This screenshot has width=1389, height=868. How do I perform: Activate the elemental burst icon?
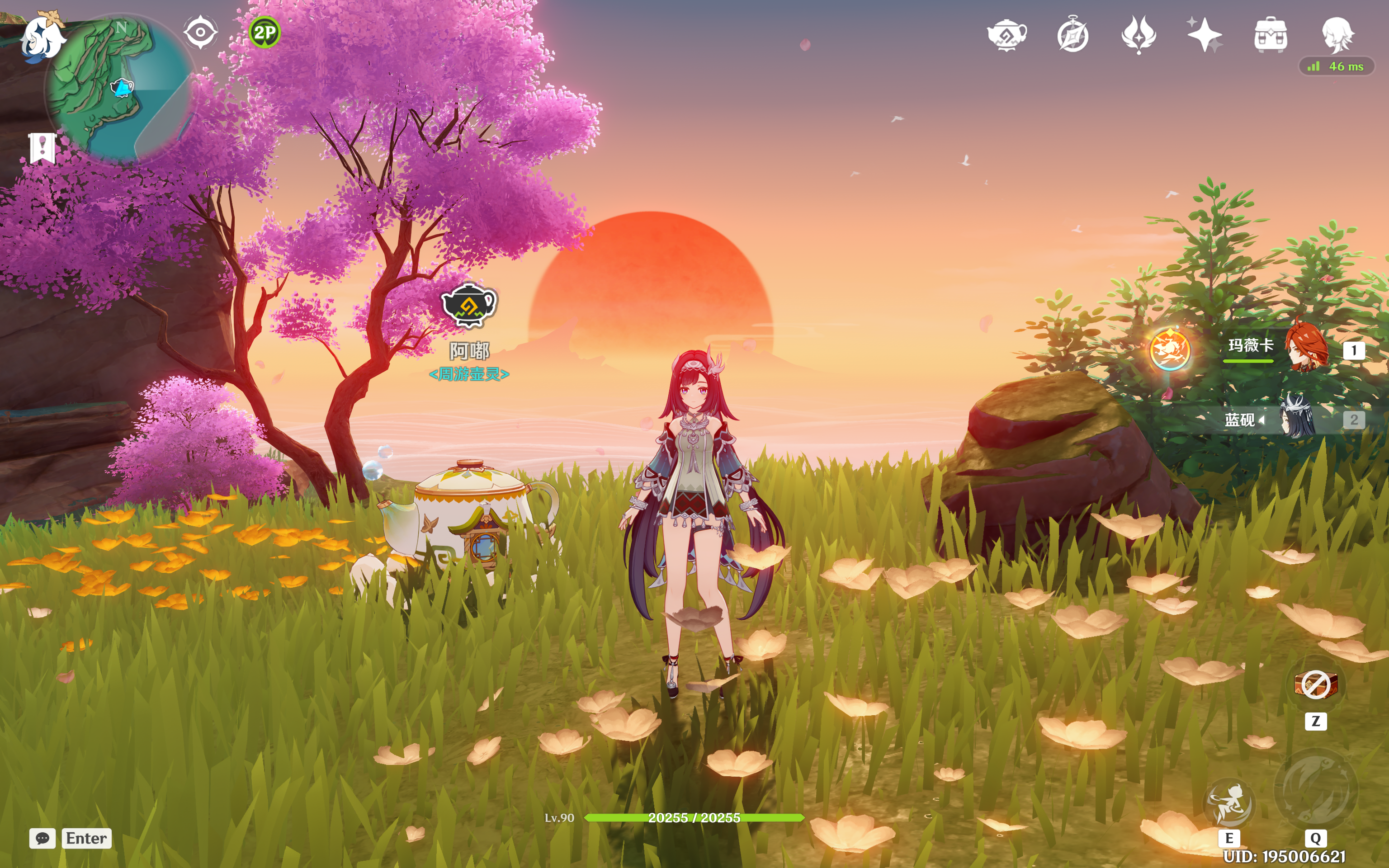coord(1316,791)
